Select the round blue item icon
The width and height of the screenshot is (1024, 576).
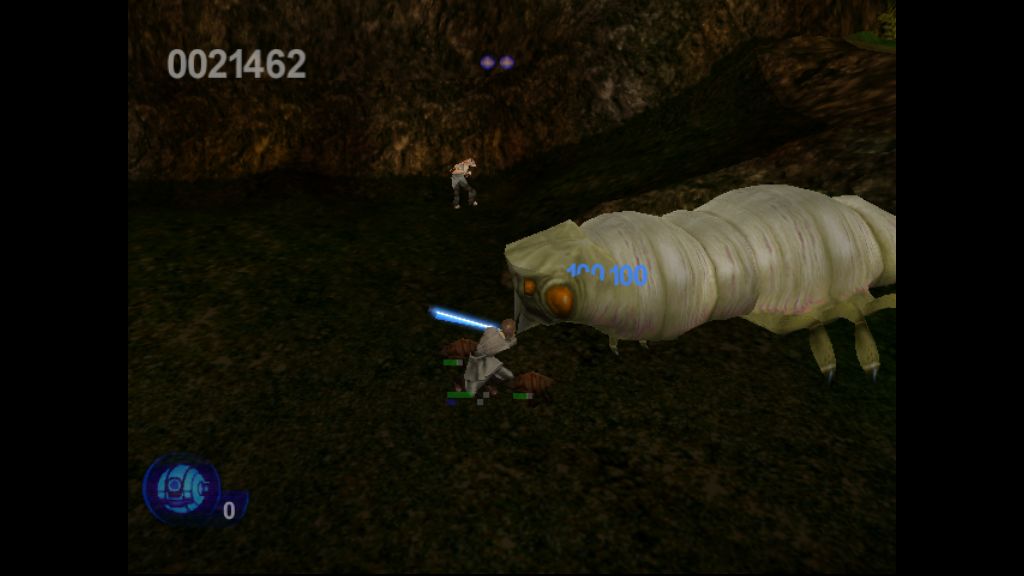pos(182,488)
